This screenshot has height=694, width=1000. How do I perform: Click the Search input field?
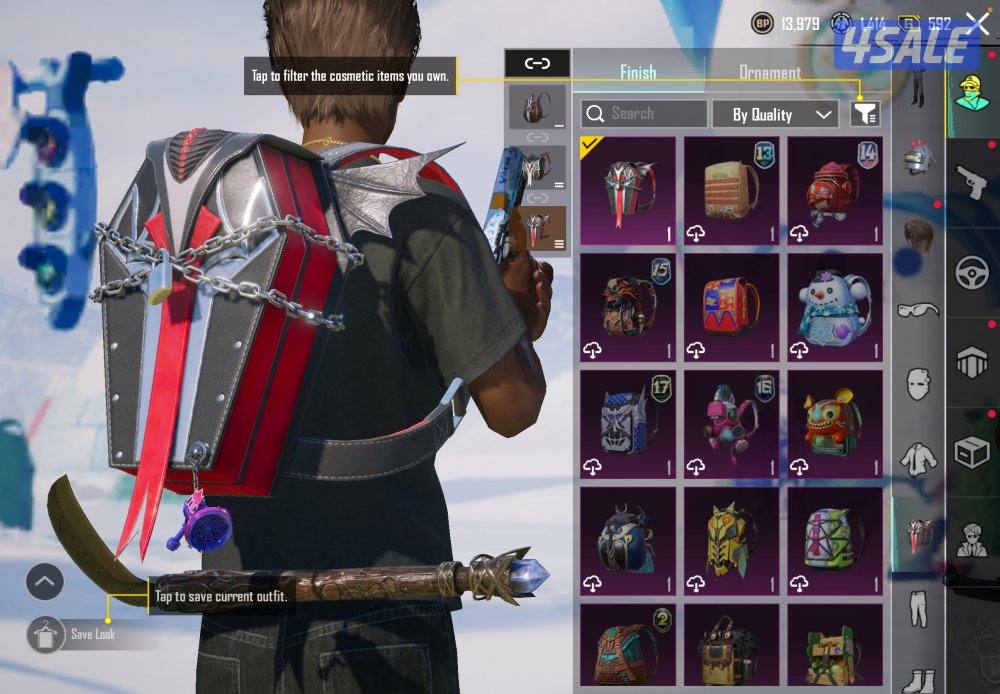pos(645,114)
